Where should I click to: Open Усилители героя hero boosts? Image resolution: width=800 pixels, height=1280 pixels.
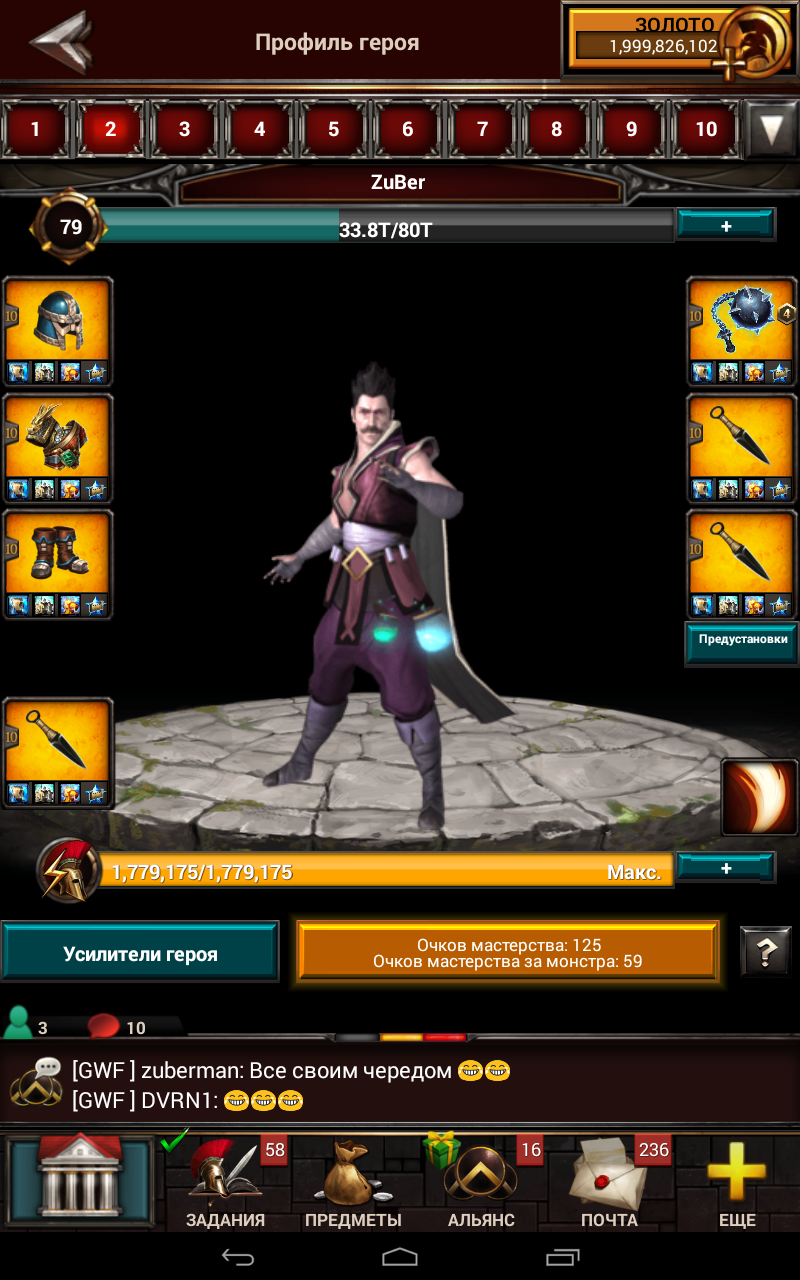pyautogui.click(x=140, y=953)
